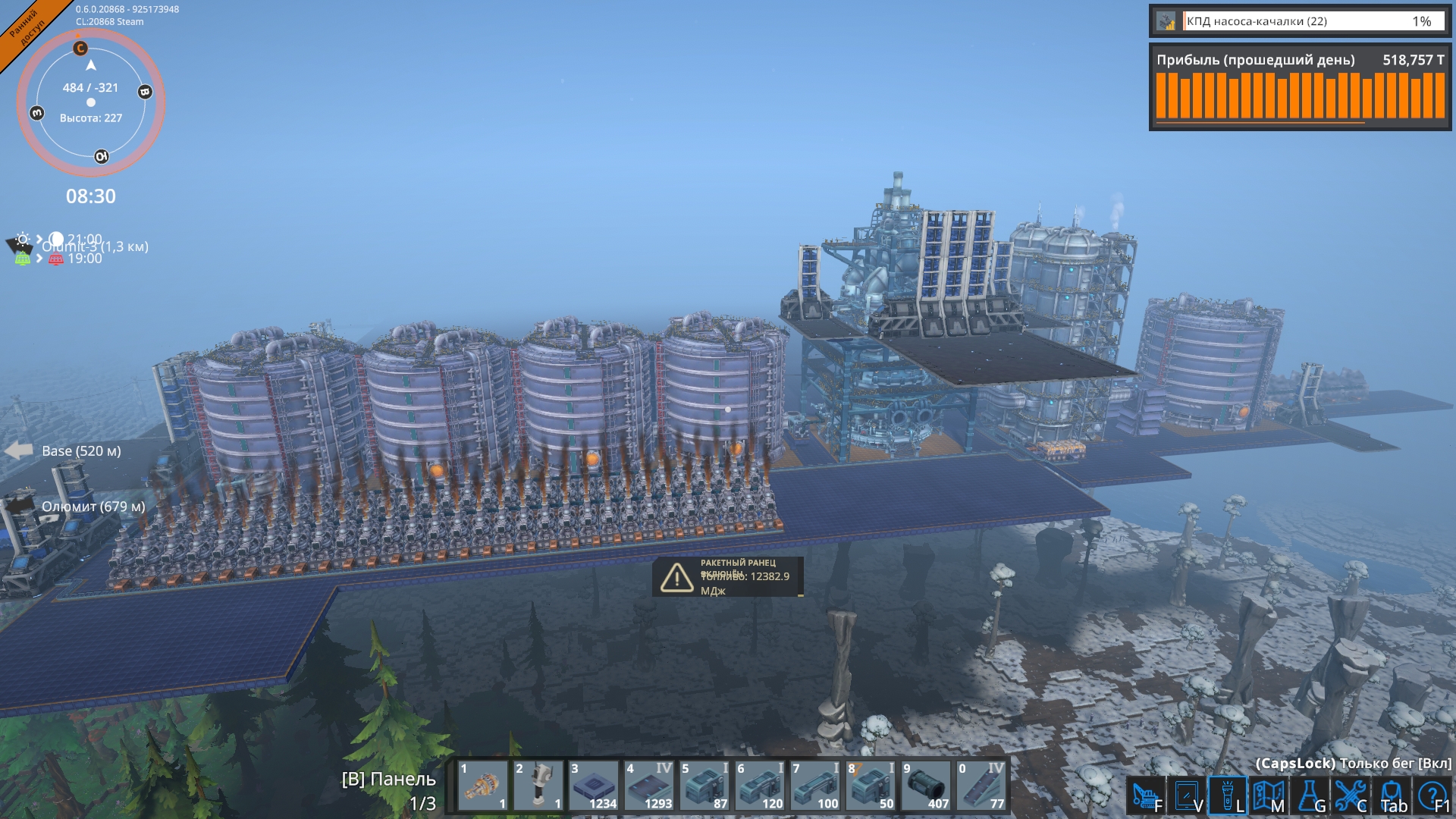
Task: Open the backpack inventory icon
Action: [x=1392, y=796]
